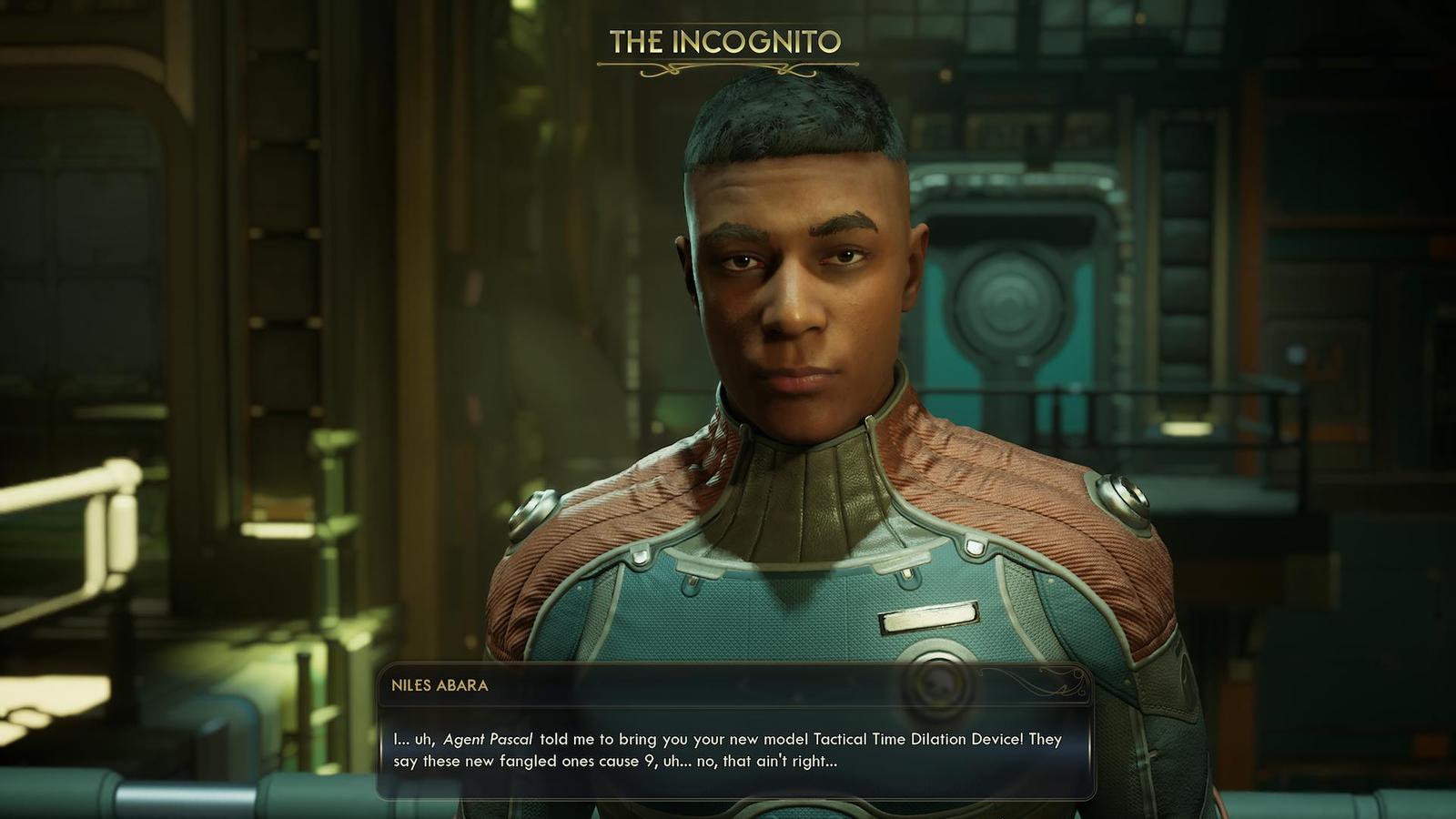The width and height of the screenshot is (1456, 819).
Task: Advance Niles Abara's dialogue text box
Action: click(735, 750)
